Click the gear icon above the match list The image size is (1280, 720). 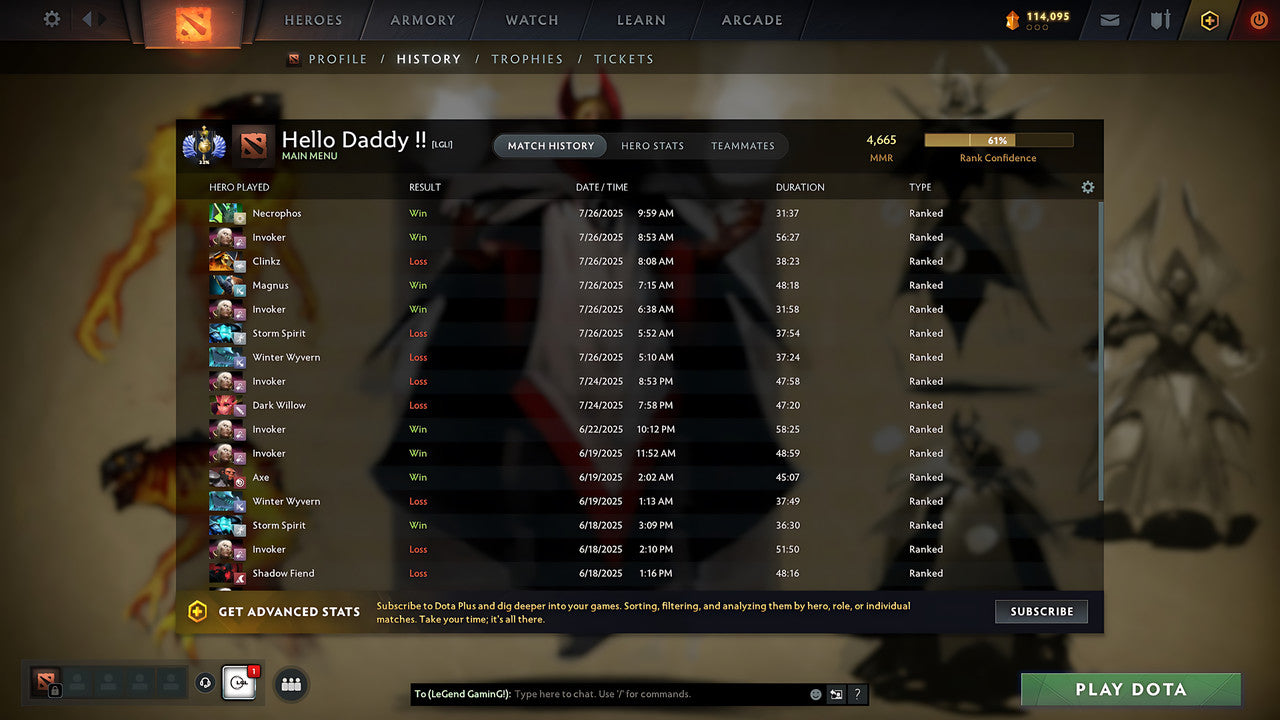[x=1088, y=187]
